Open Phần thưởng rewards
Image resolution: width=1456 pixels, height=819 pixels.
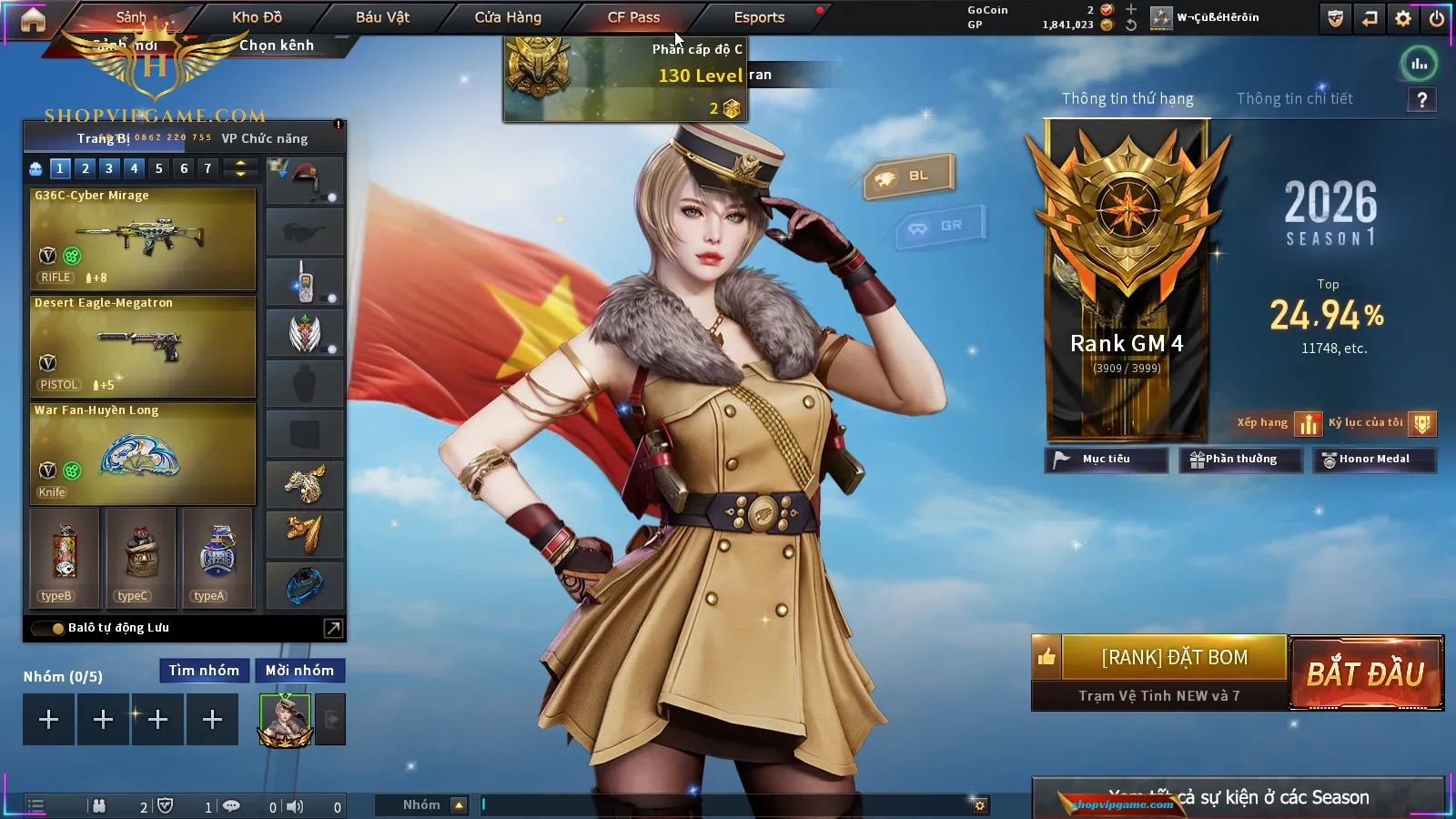click(1235, 460)
